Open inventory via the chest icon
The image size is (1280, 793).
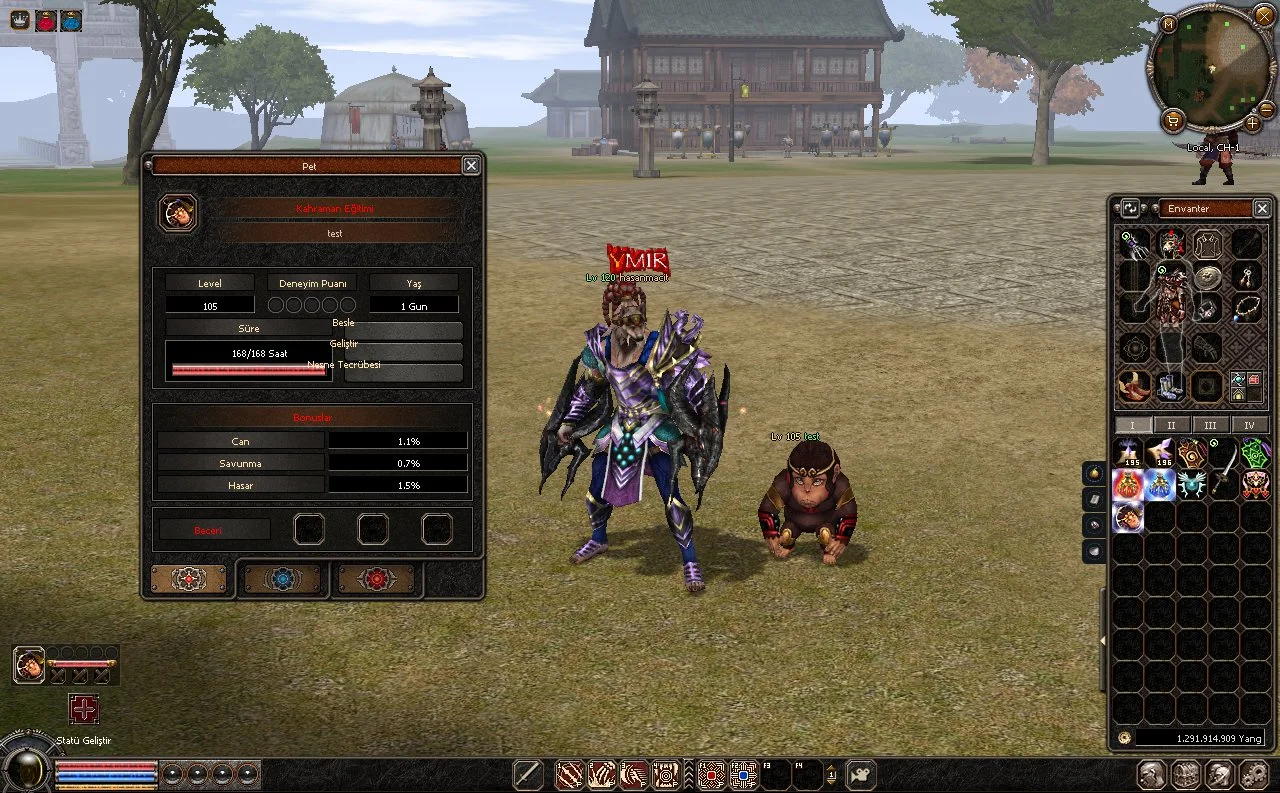(x=1186, y=774)
